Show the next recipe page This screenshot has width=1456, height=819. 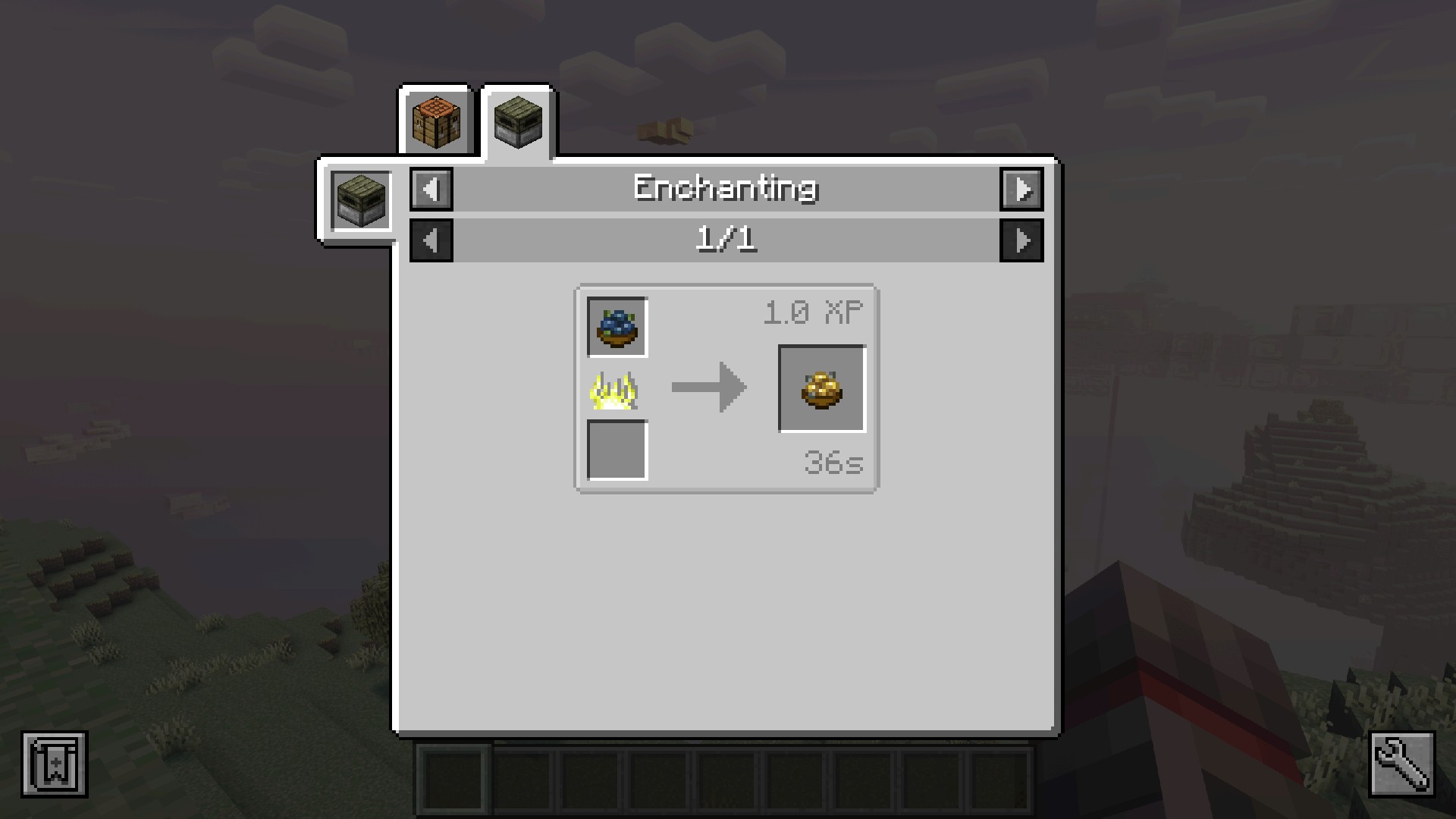[1021, 240]
